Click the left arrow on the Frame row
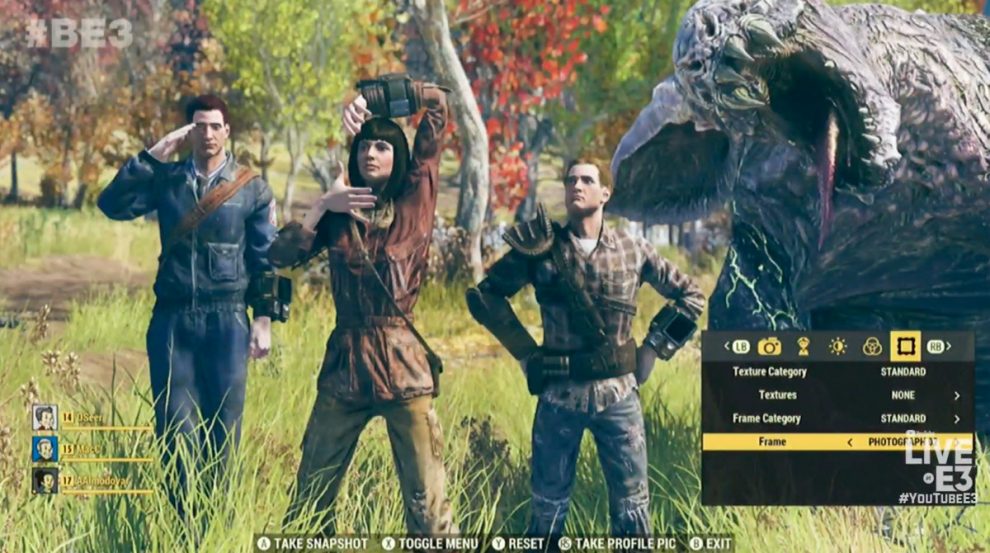Screen dimensions: 990x553 pos(850,442)
